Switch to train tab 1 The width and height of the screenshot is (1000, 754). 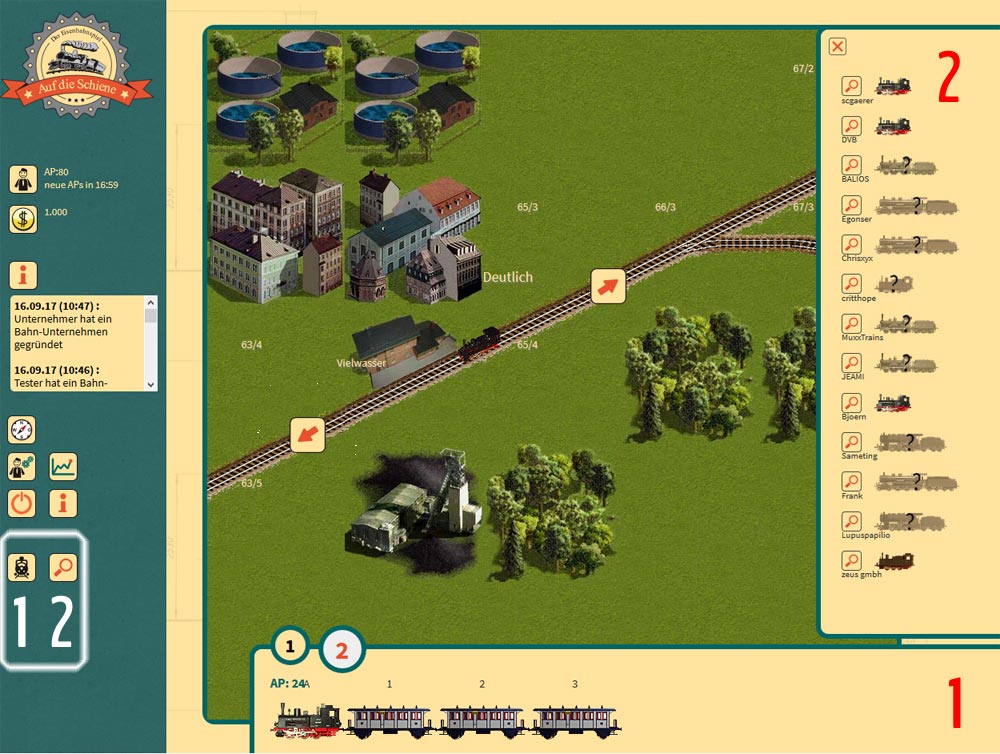(x=290, y=646)
